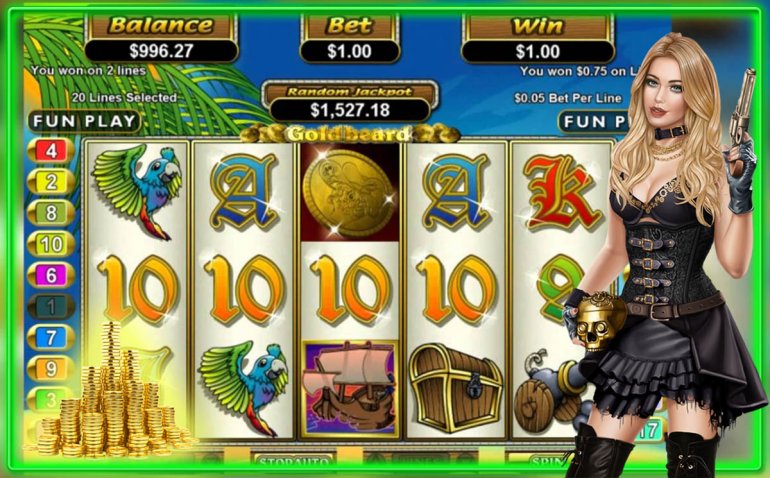Select payline number 4 button

point(52,151)
